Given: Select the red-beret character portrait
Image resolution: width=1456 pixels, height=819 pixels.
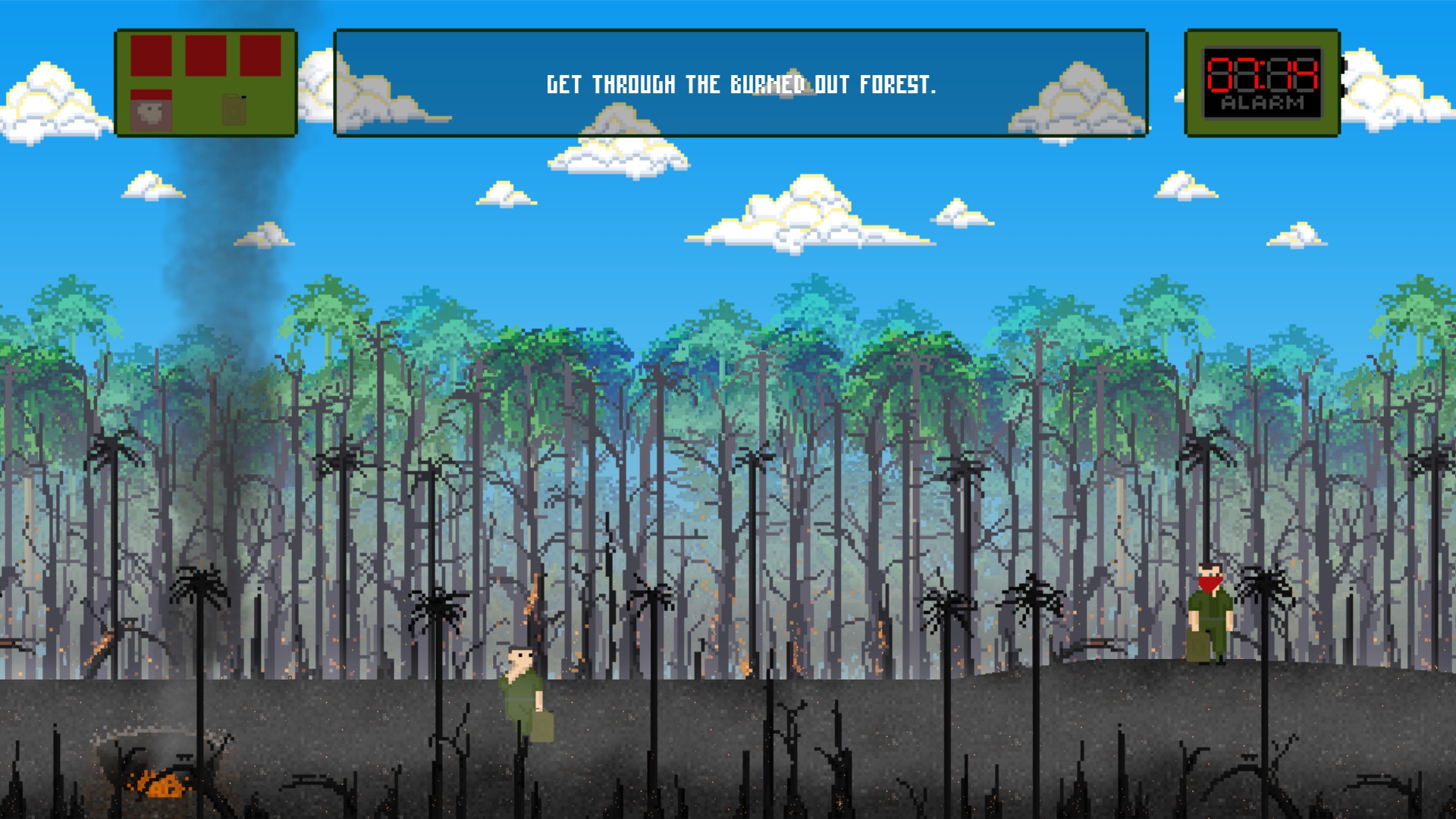Looking at the screenshot, I should (151, 111).
